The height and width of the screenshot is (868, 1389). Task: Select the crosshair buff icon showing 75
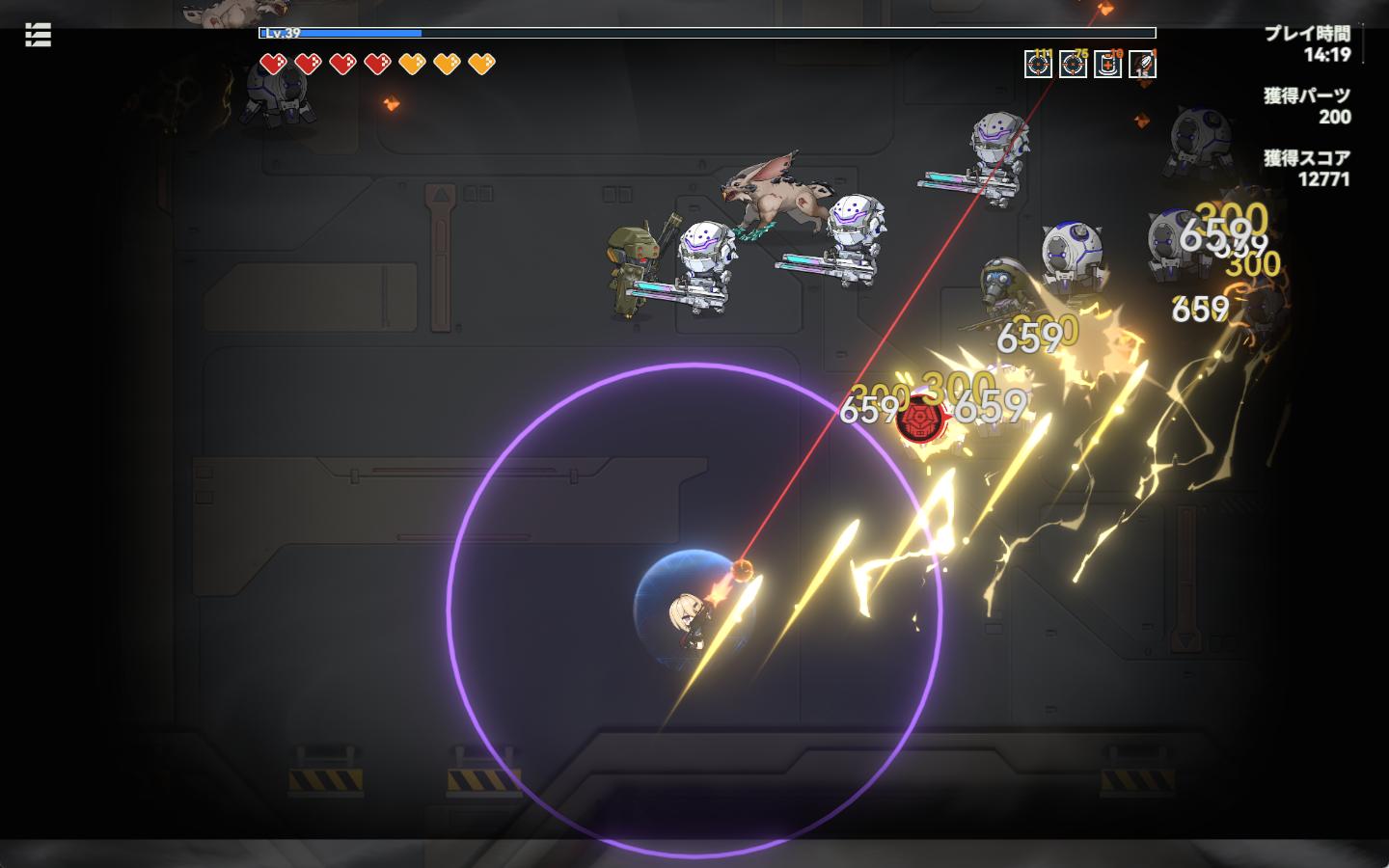pos(1073,65)
